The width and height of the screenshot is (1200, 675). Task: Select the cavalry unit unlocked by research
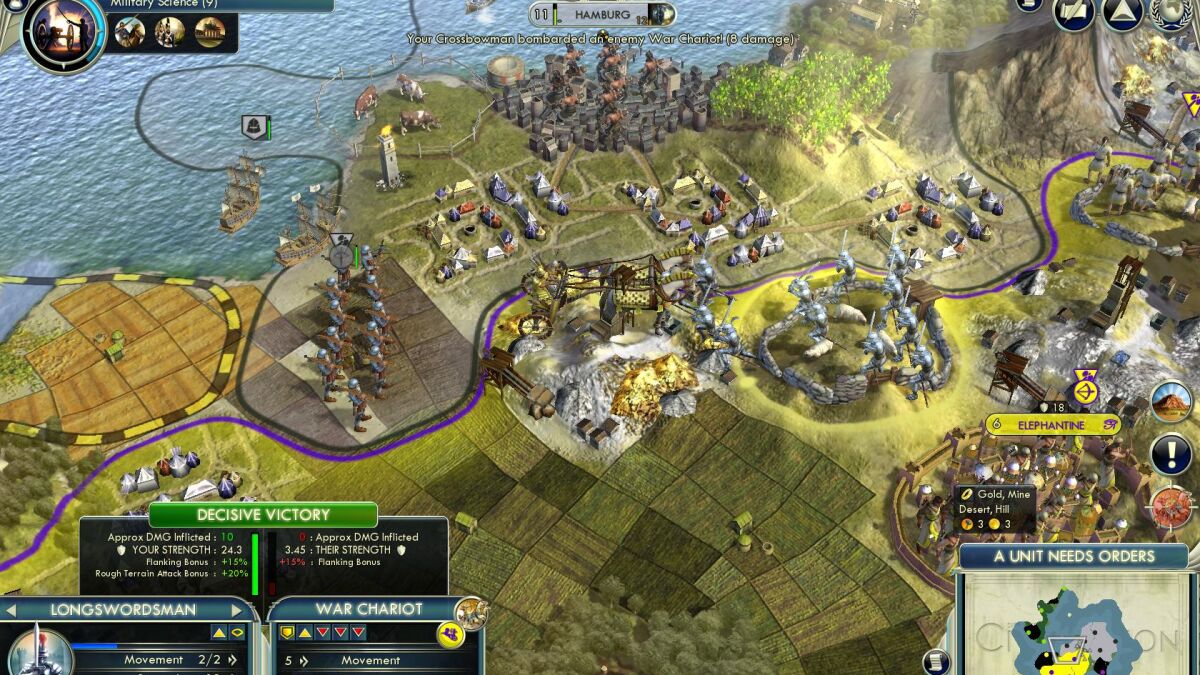click(130, 33)
